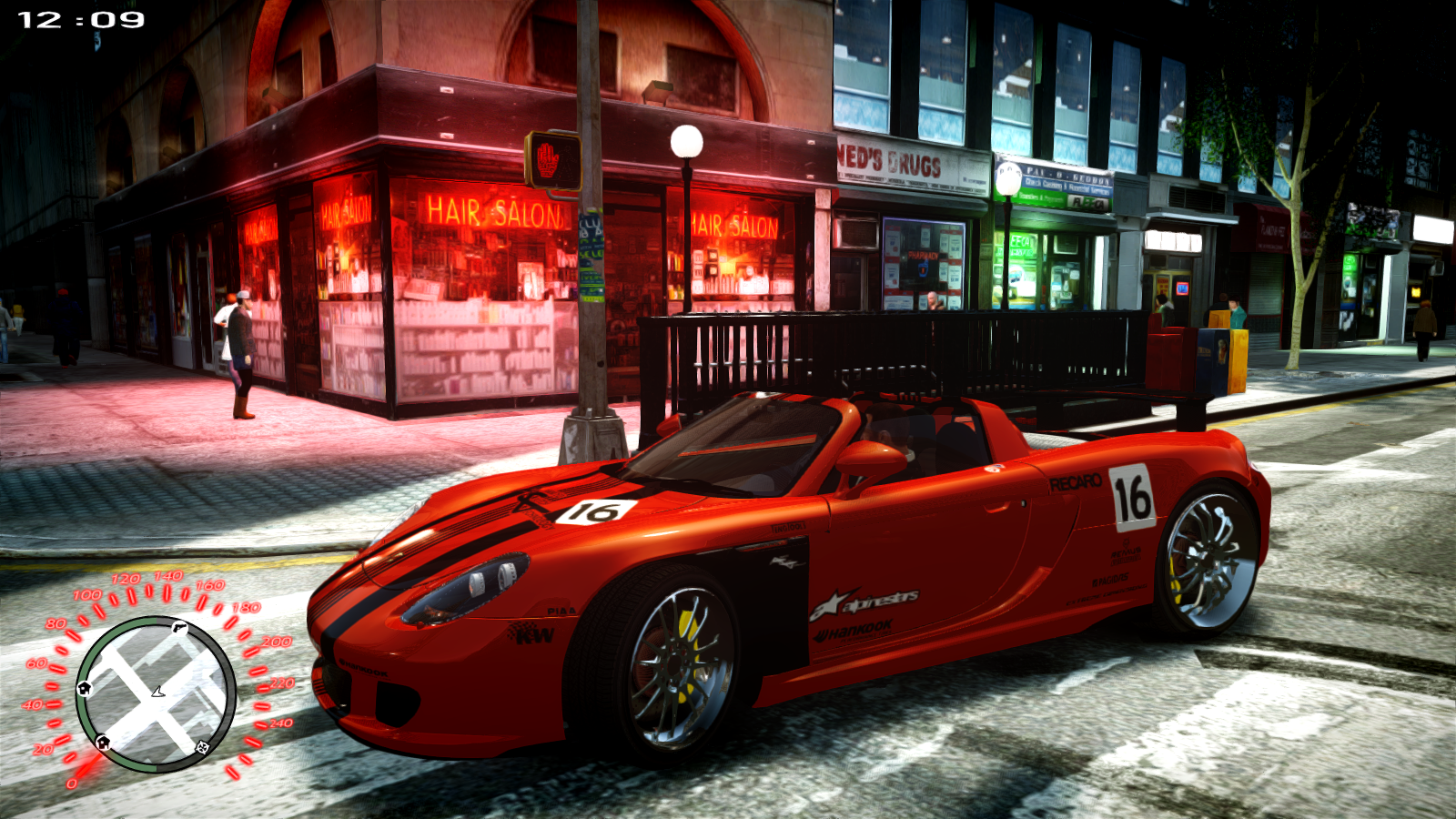1456x819 pixels.
Task: Select the gun shop icon on the minimap
Action: [179, 627]
